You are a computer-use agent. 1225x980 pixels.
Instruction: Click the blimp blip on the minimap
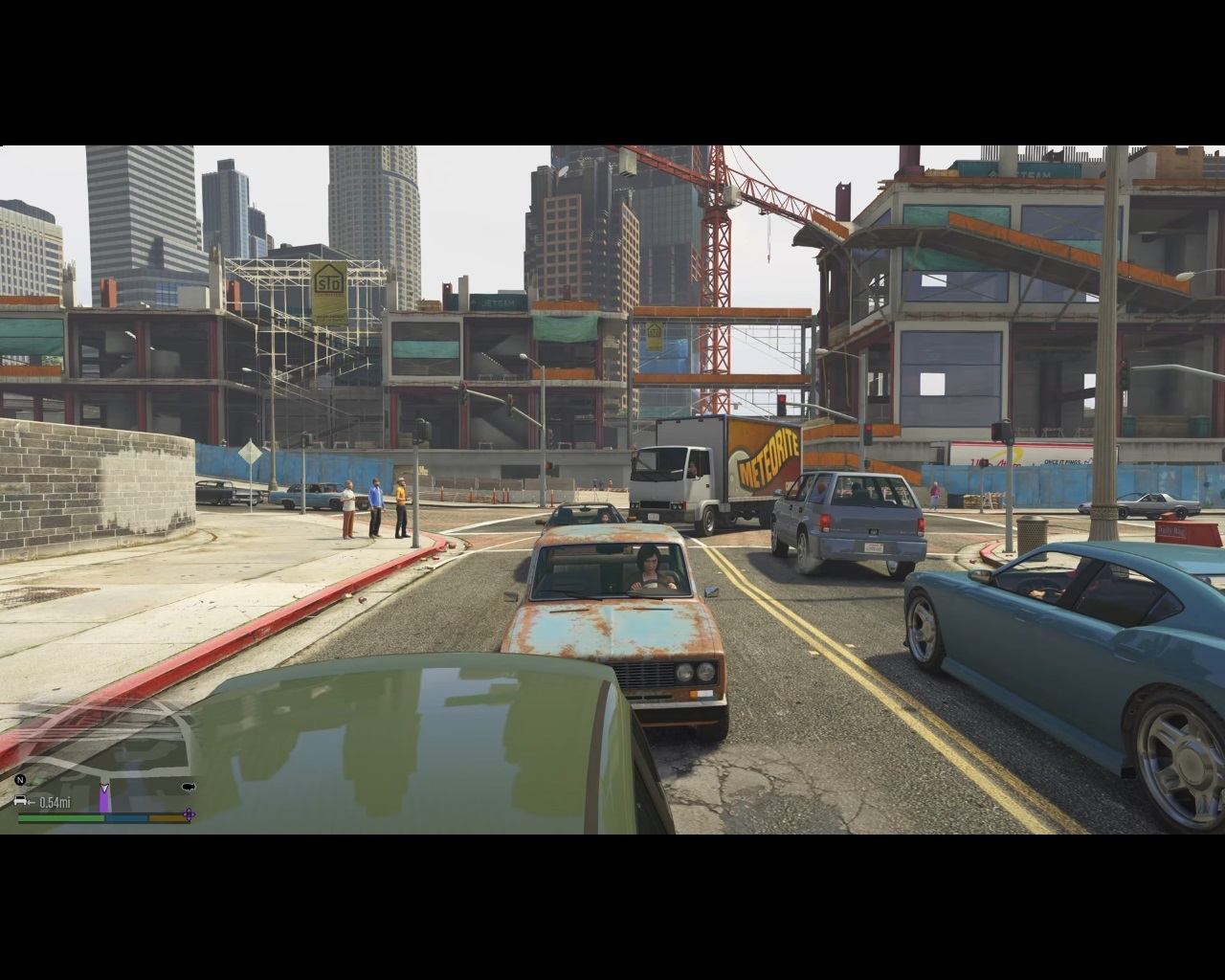188,787
